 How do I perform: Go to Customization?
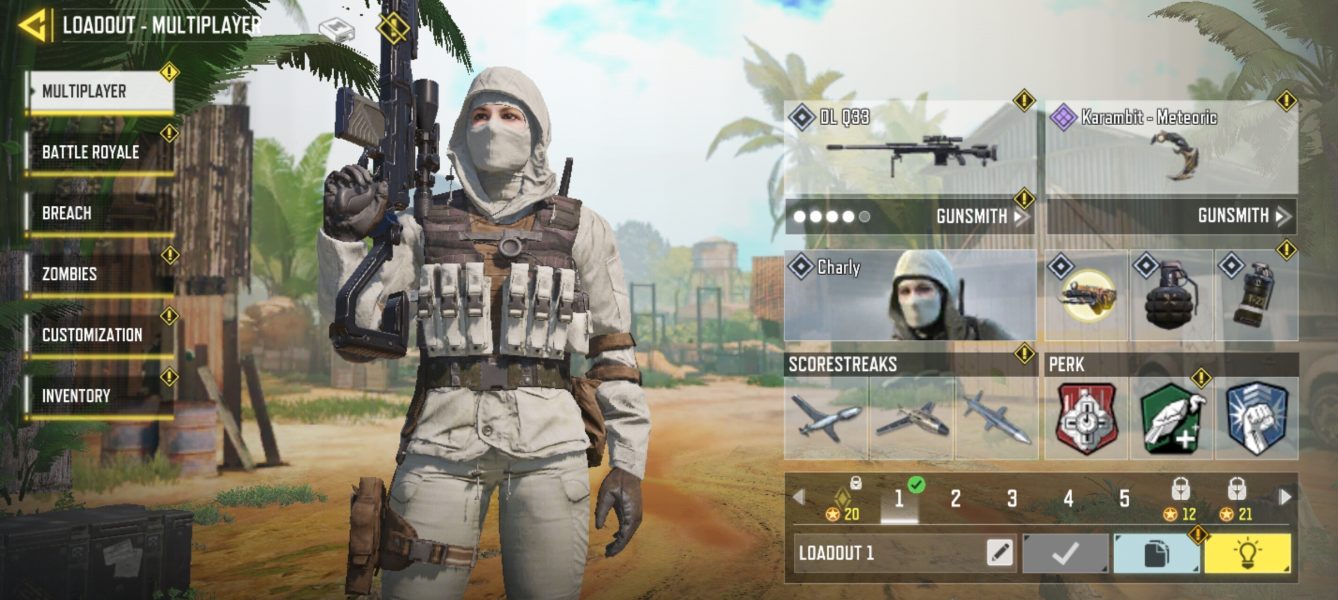pyautogui.click(x=100, y=335)
